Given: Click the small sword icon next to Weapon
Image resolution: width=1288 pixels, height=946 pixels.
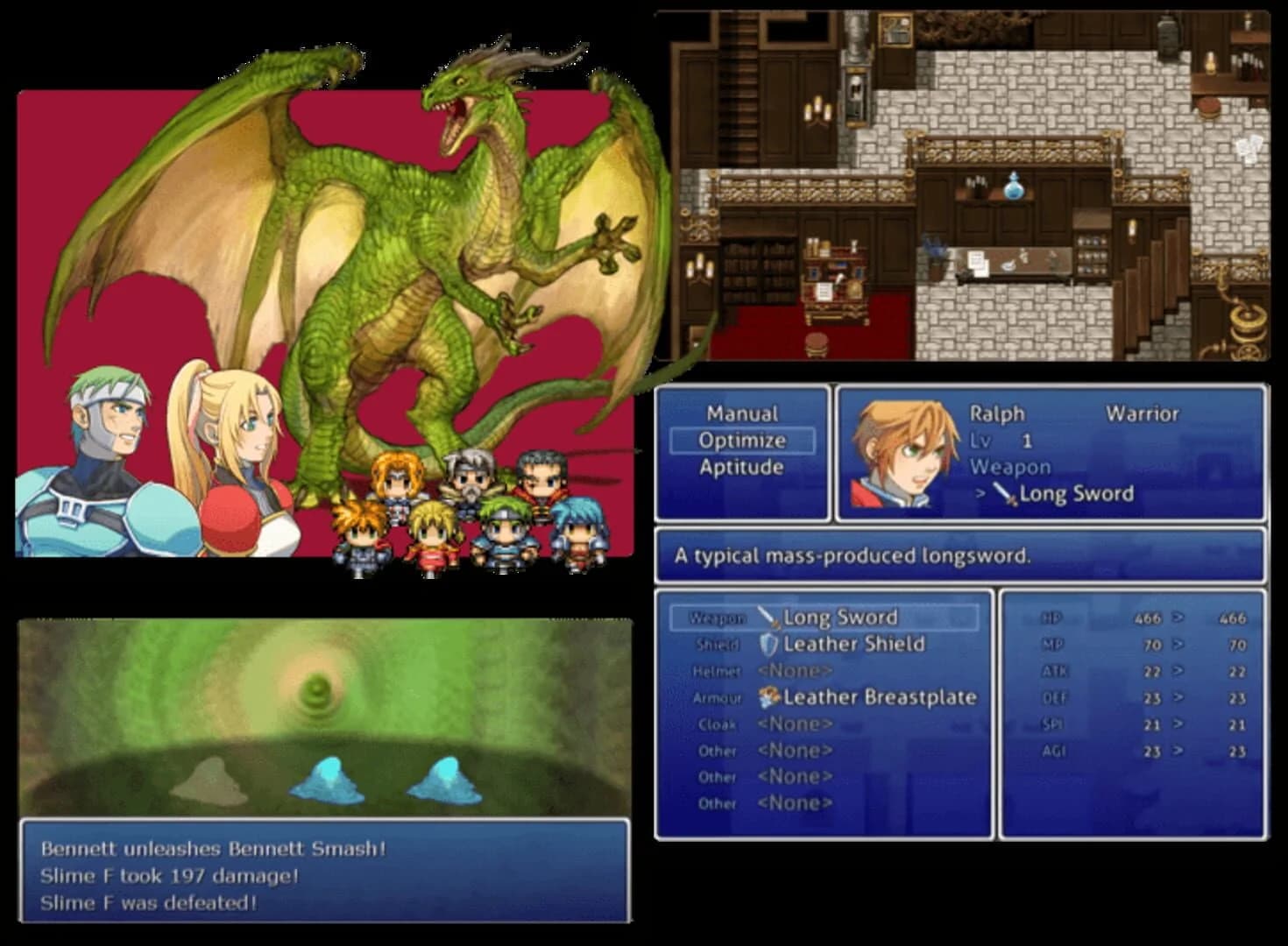Looking at the screenshot, I should tap(1003, 494).
